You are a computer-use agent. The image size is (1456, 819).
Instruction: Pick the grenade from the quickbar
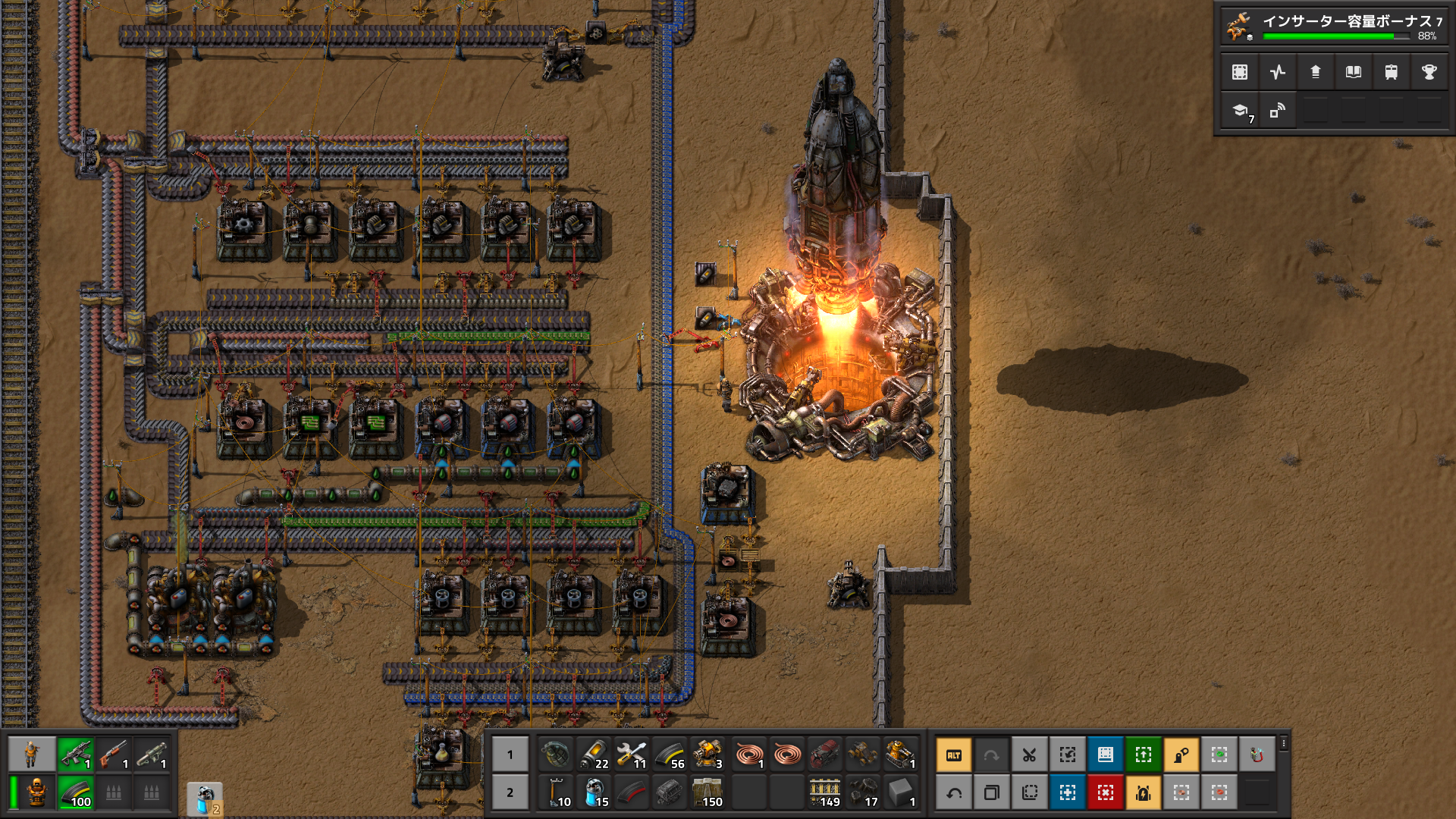(x=556, y=755)
